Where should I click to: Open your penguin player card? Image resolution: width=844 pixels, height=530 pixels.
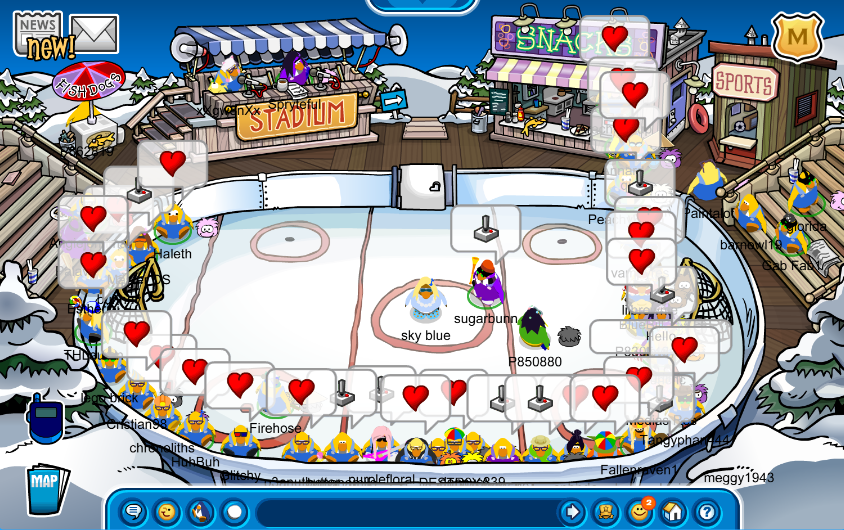click(x=606, y=512)
